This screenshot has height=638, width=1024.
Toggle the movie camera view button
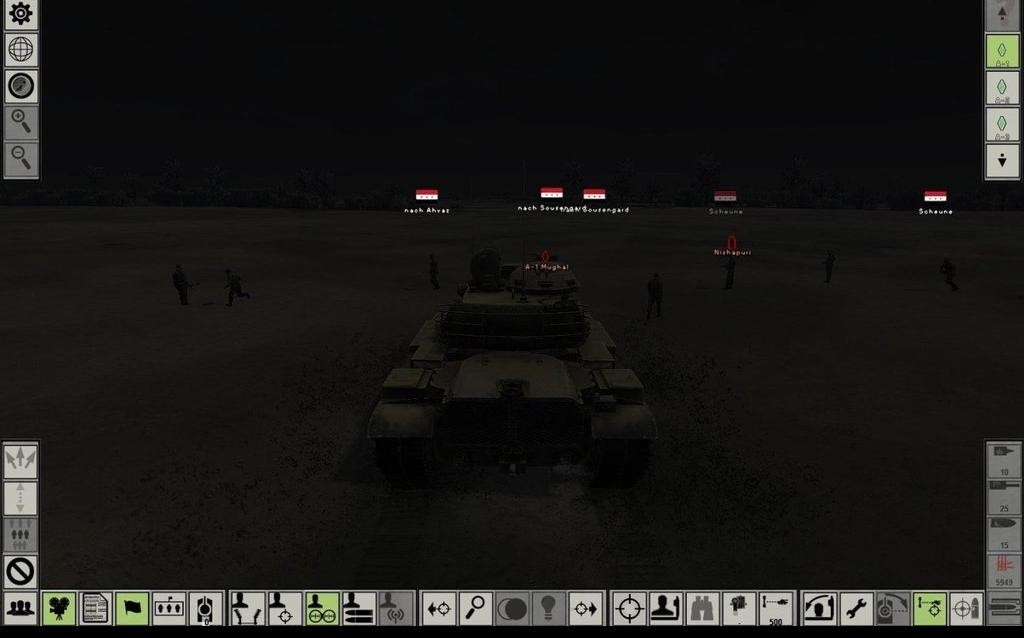pyautogui.click(x=59, y=607)
